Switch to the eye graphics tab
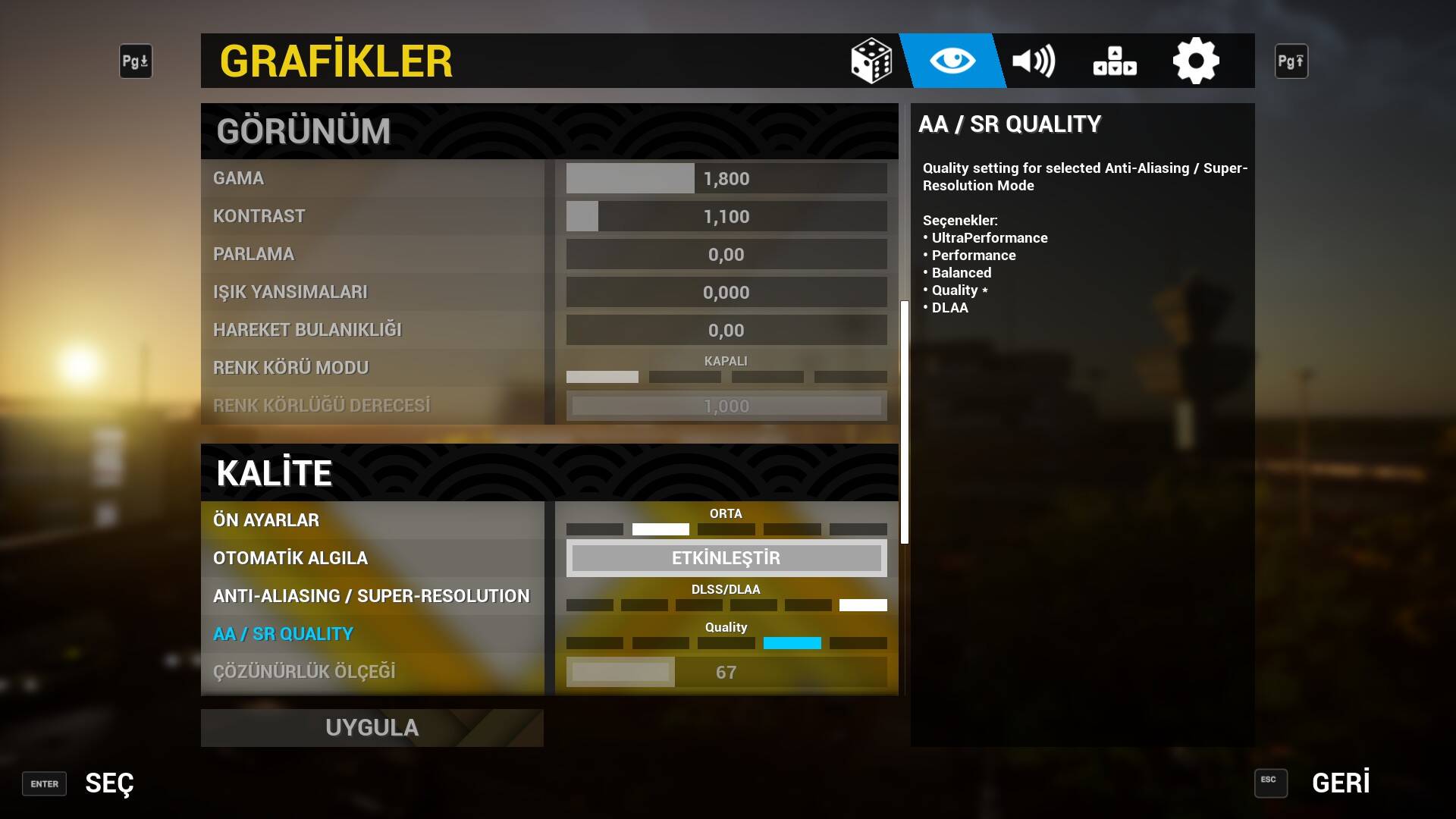Screen dimensions: 1456x819 coord(952,61)
